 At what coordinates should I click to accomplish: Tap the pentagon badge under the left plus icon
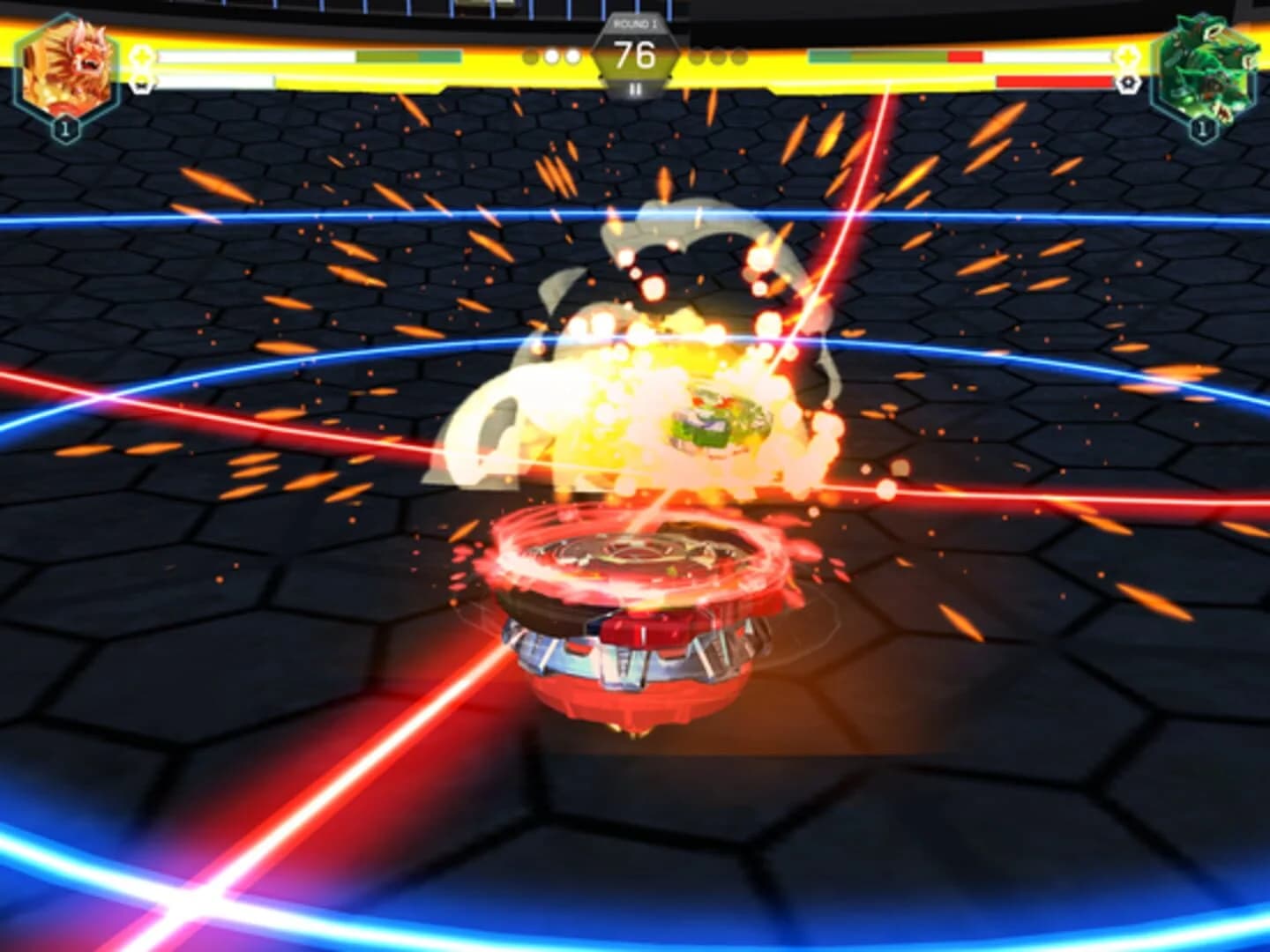(141, 86)
